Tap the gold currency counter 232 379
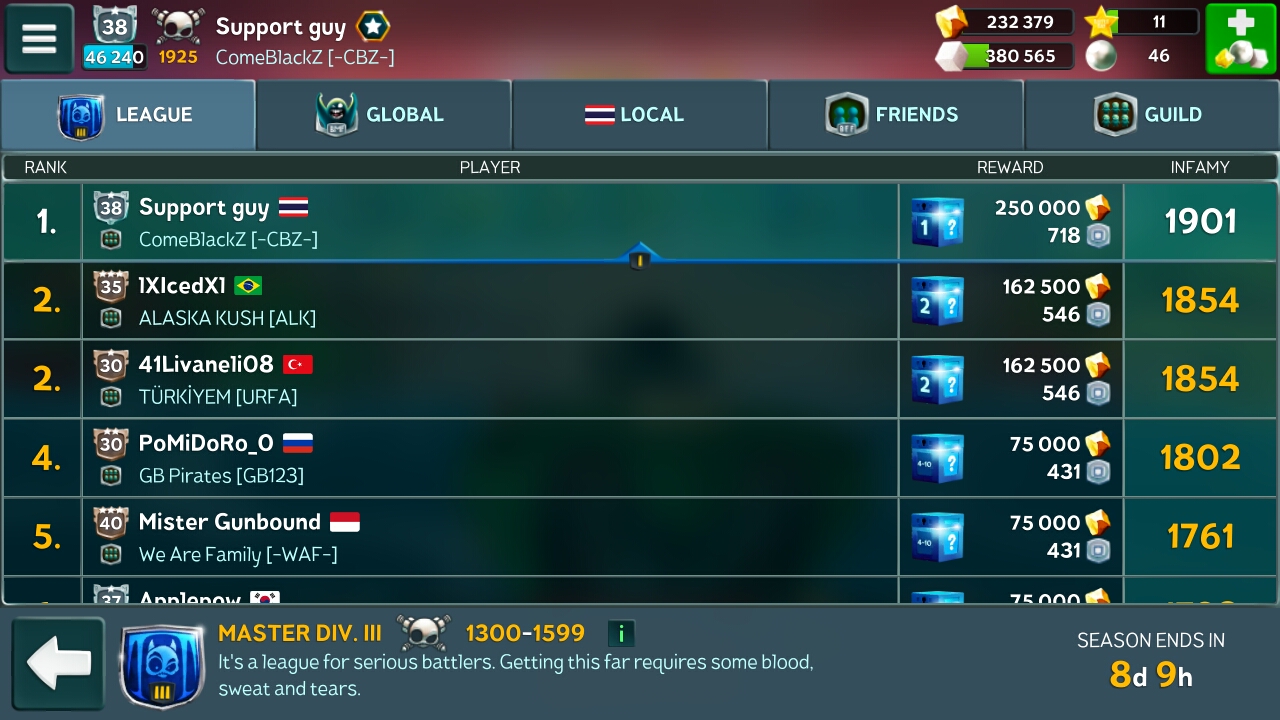1280x720 pixels. [1005, 22]
